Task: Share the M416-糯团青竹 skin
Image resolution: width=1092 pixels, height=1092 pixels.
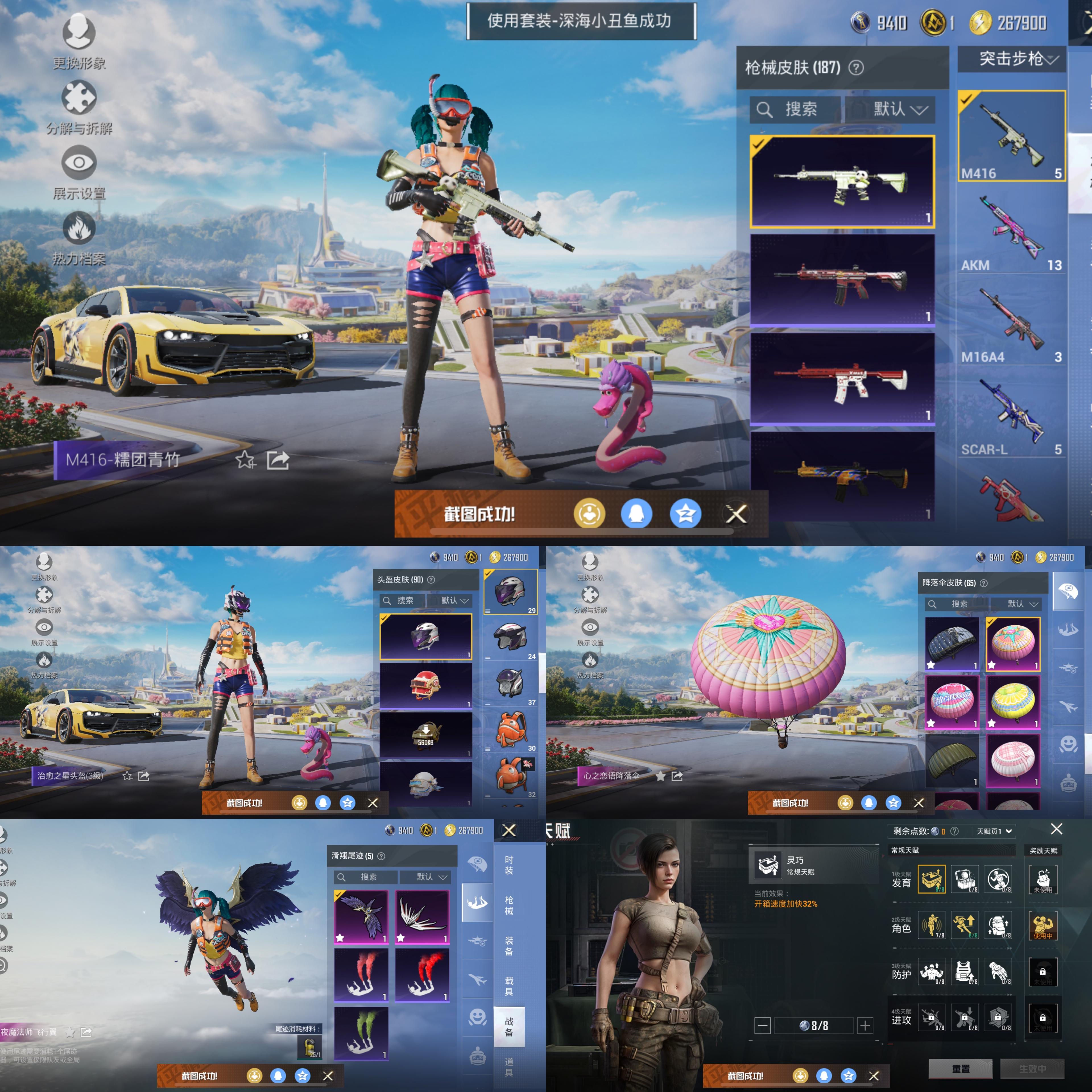Action: pyautogui.click(x=278, y=460)
